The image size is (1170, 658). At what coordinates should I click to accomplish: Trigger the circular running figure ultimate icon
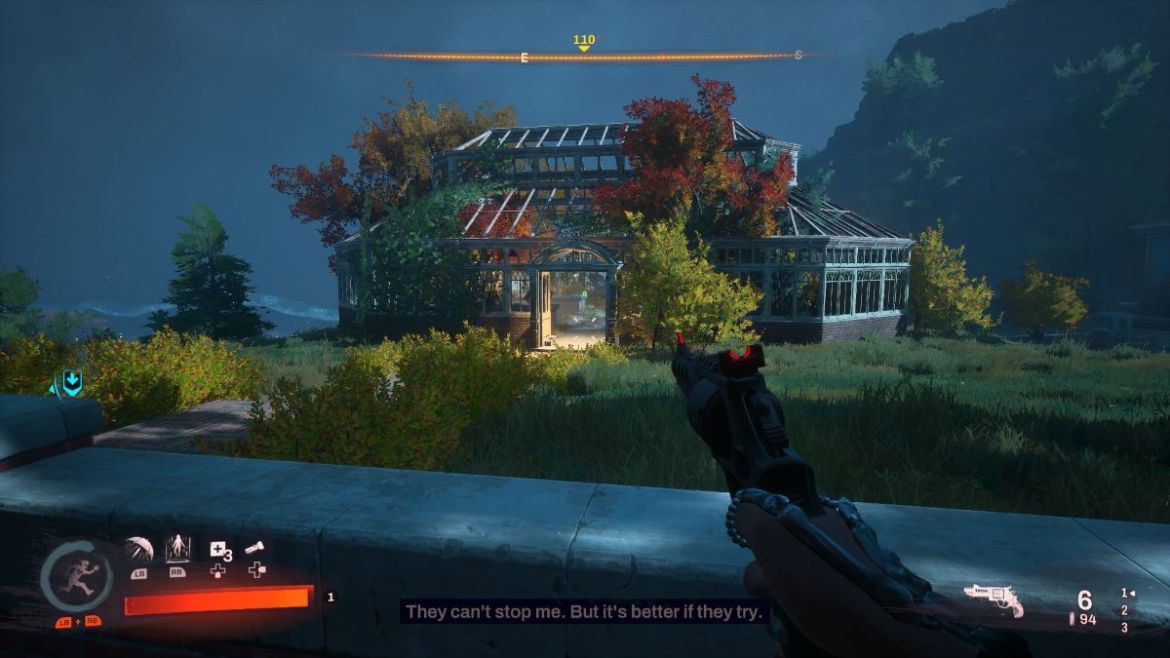click(77, 577)
